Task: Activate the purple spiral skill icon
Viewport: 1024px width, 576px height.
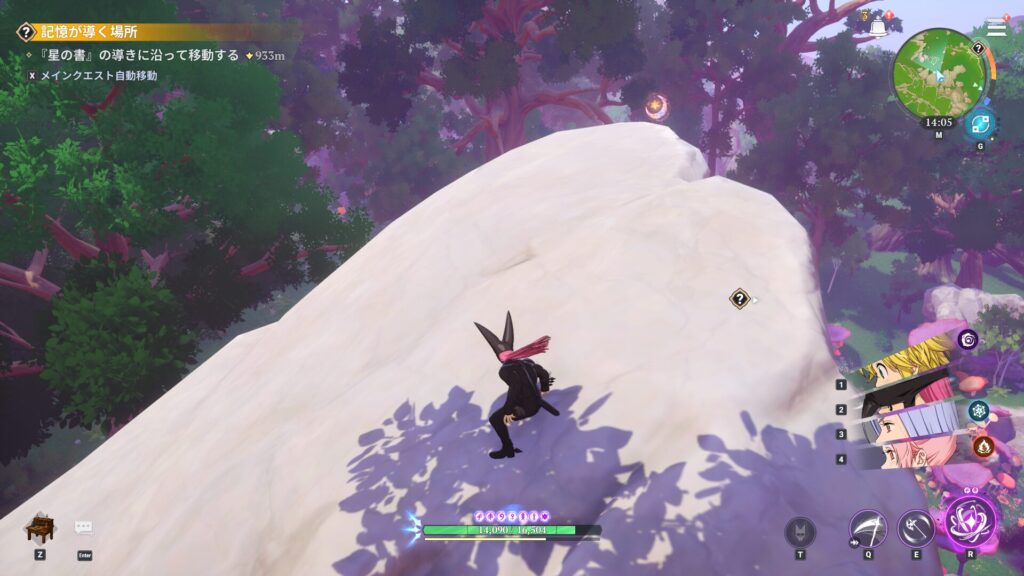Action: (x=968, y=340)
